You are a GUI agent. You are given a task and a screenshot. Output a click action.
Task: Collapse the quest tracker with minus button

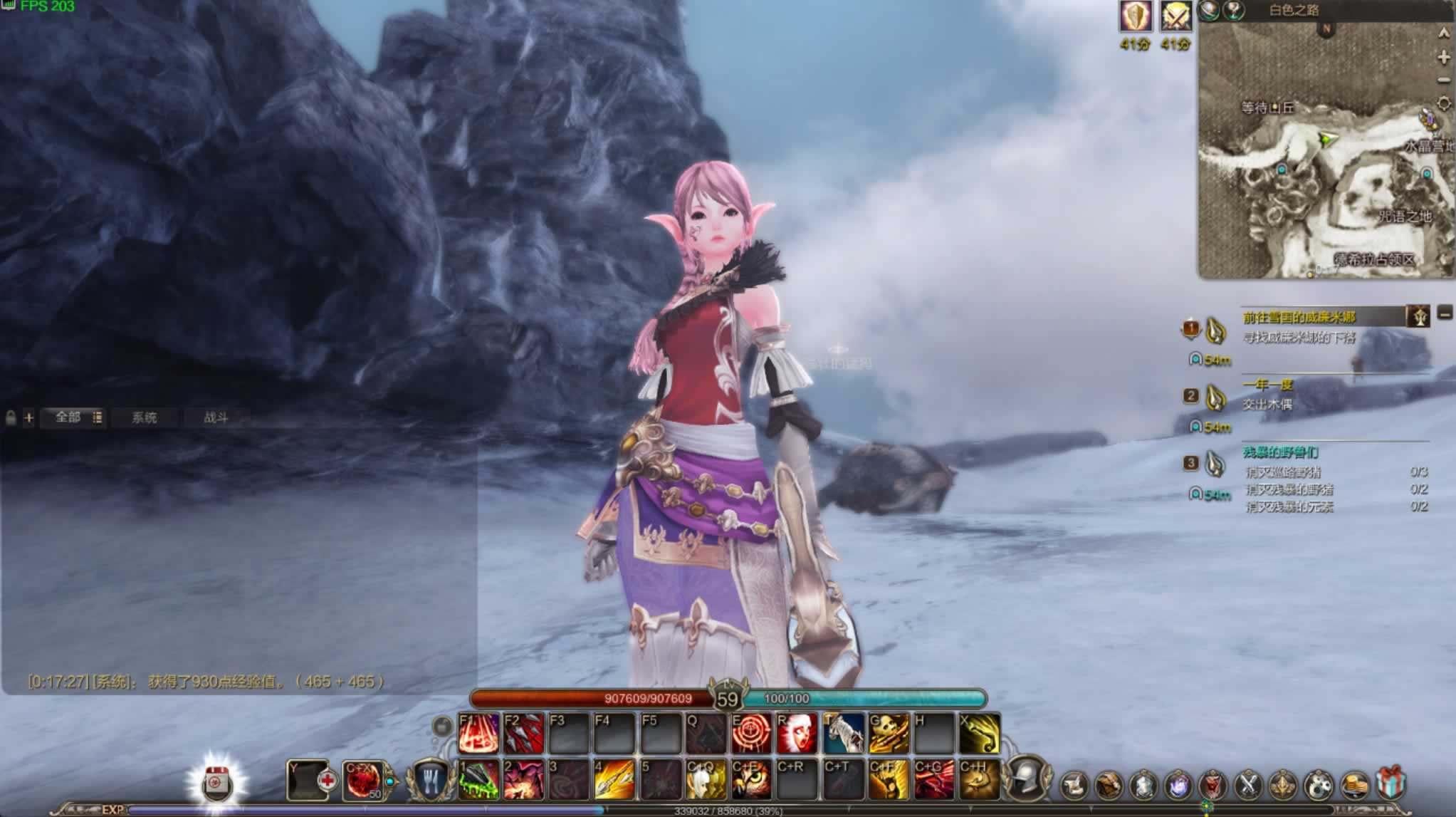(1445, 313)
